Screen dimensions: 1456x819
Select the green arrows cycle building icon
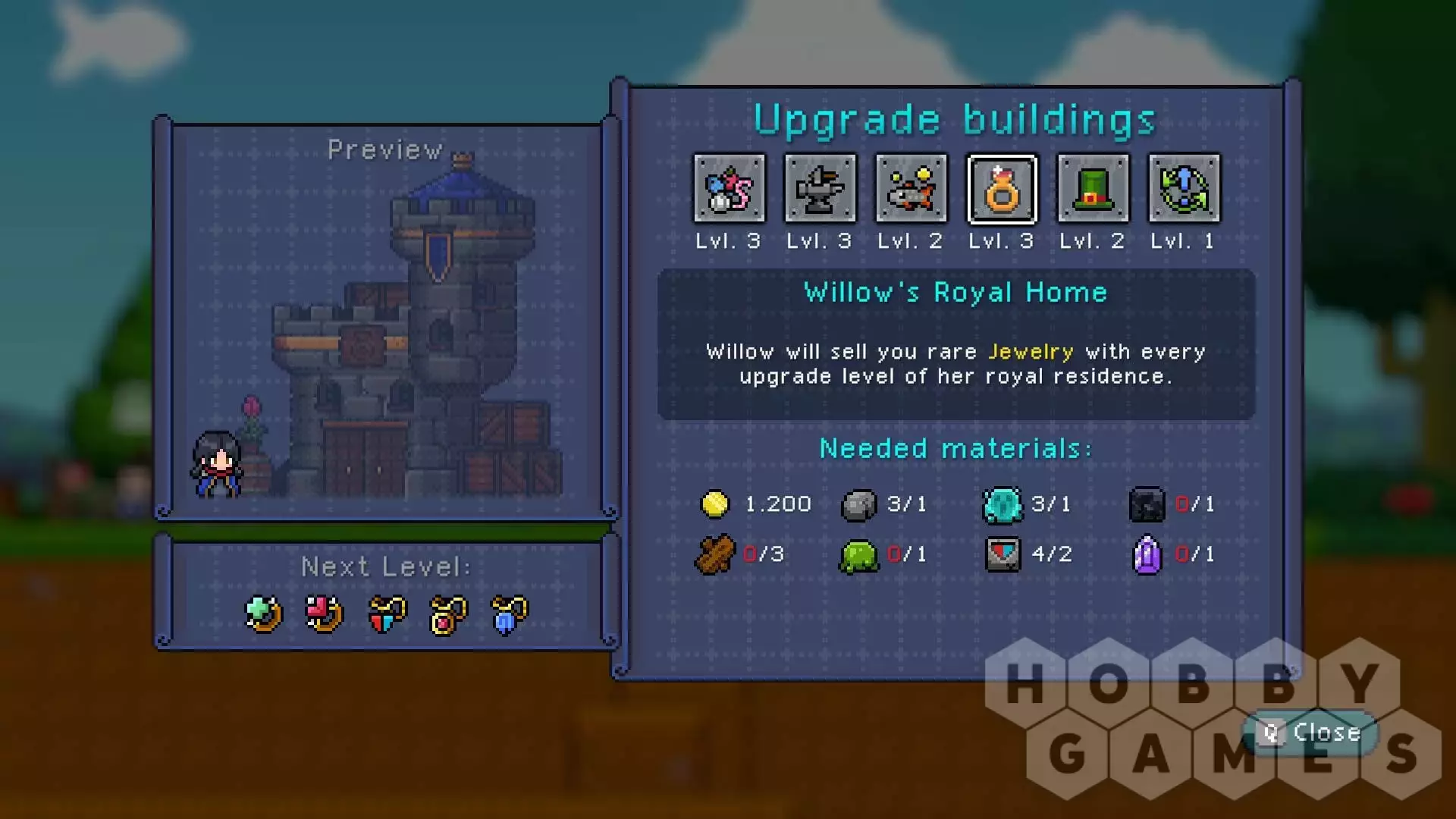(x=1184, y=189)
